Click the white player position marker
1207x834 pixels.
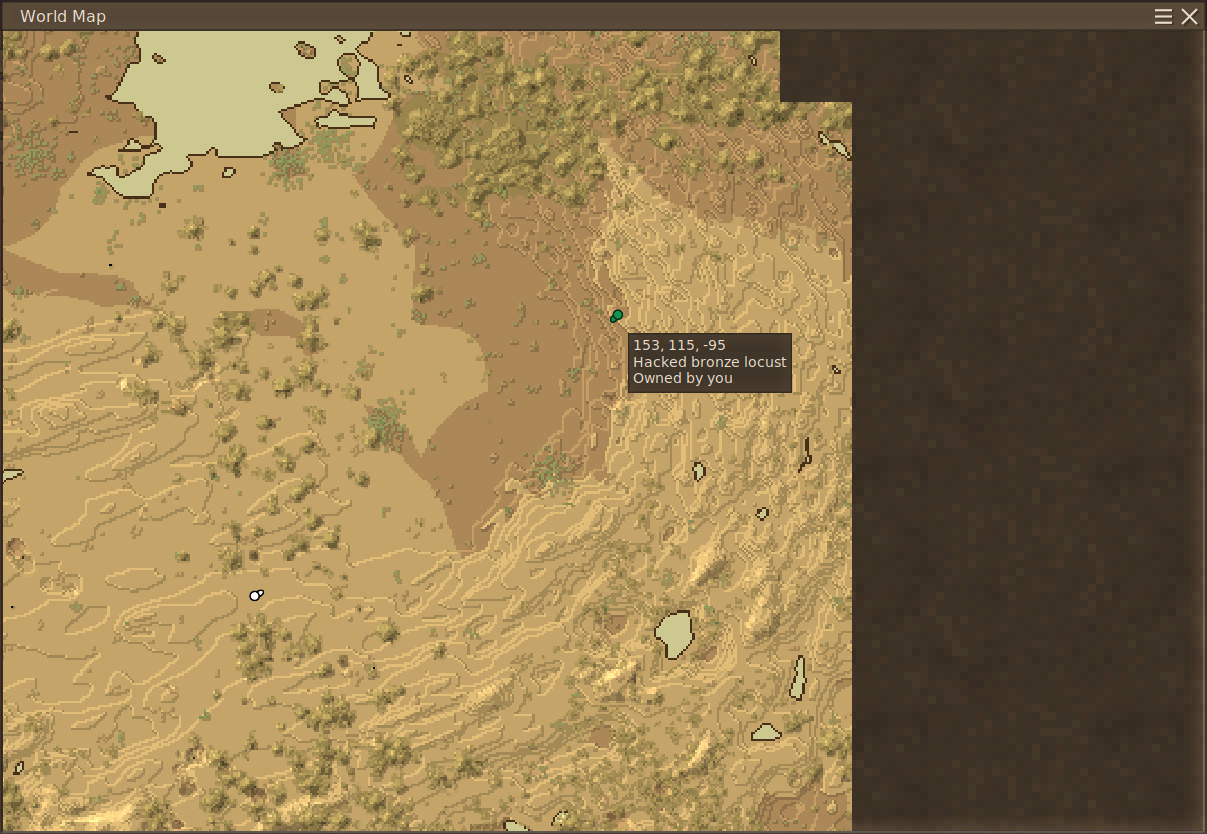pos(256,595)
